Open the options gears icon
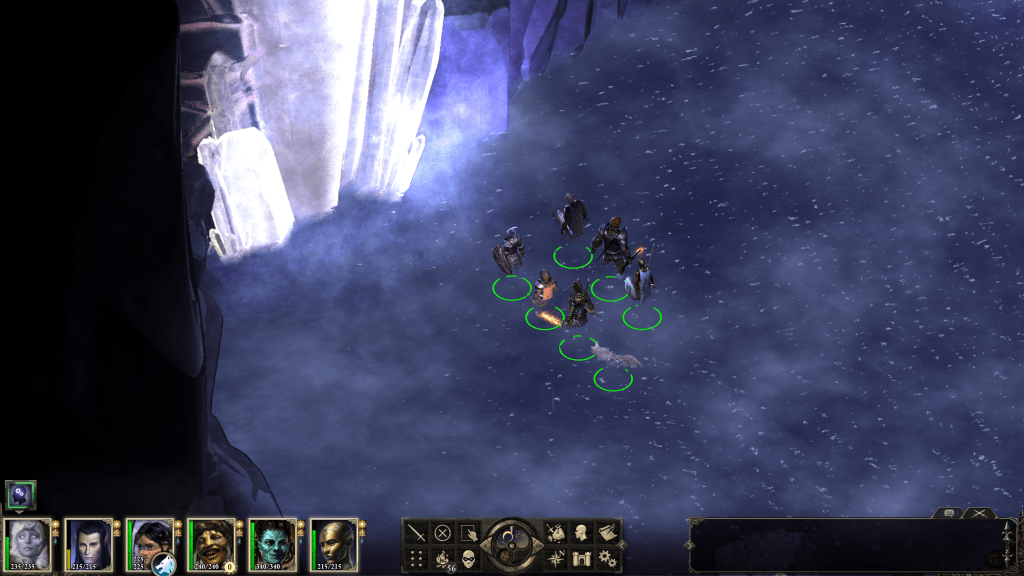This screenshot has height=576, width=1024. [606, 557]
